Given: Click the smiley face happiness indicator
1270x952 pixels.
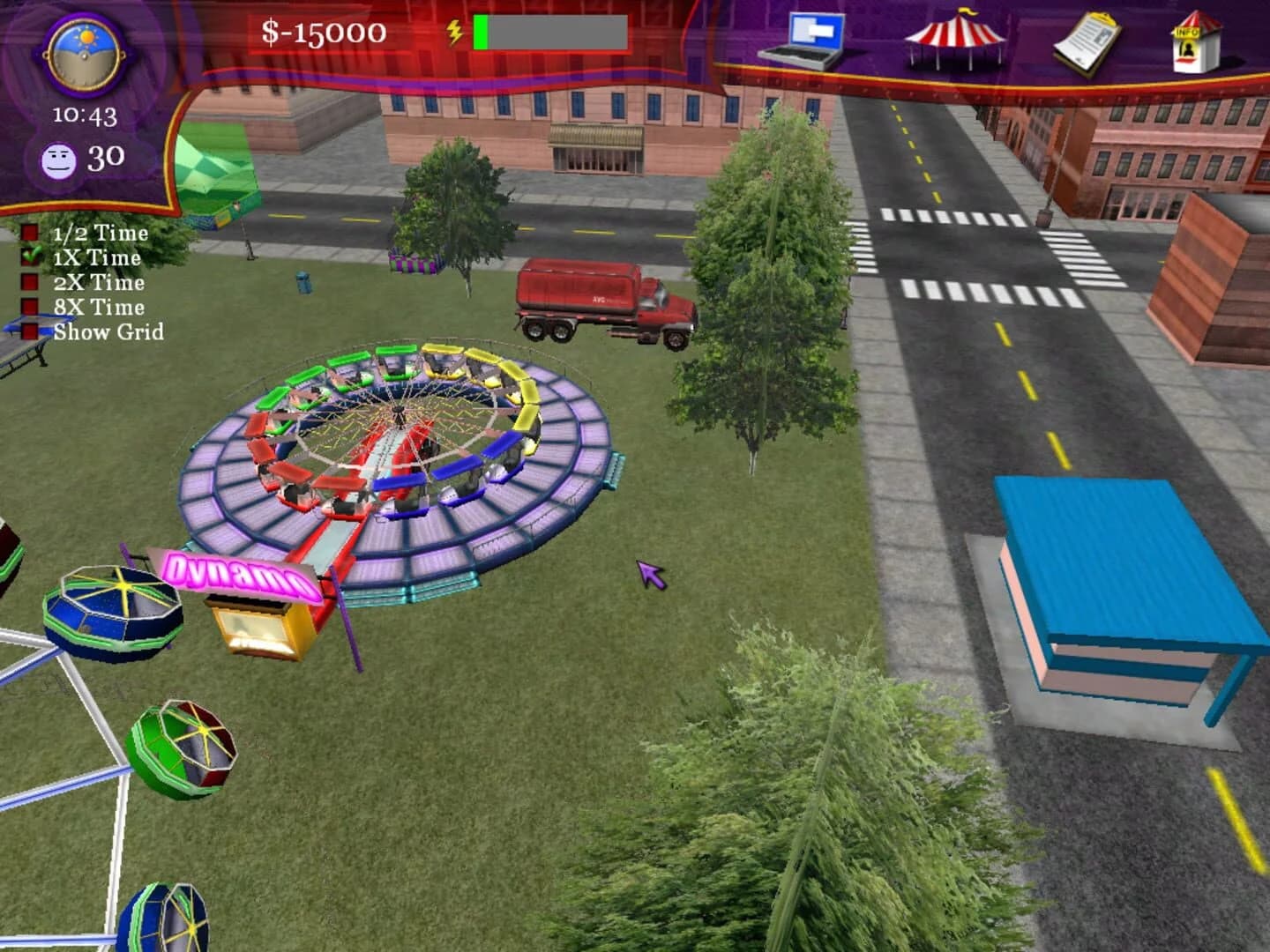Looking at the screenshot, I should click(60, 159).
